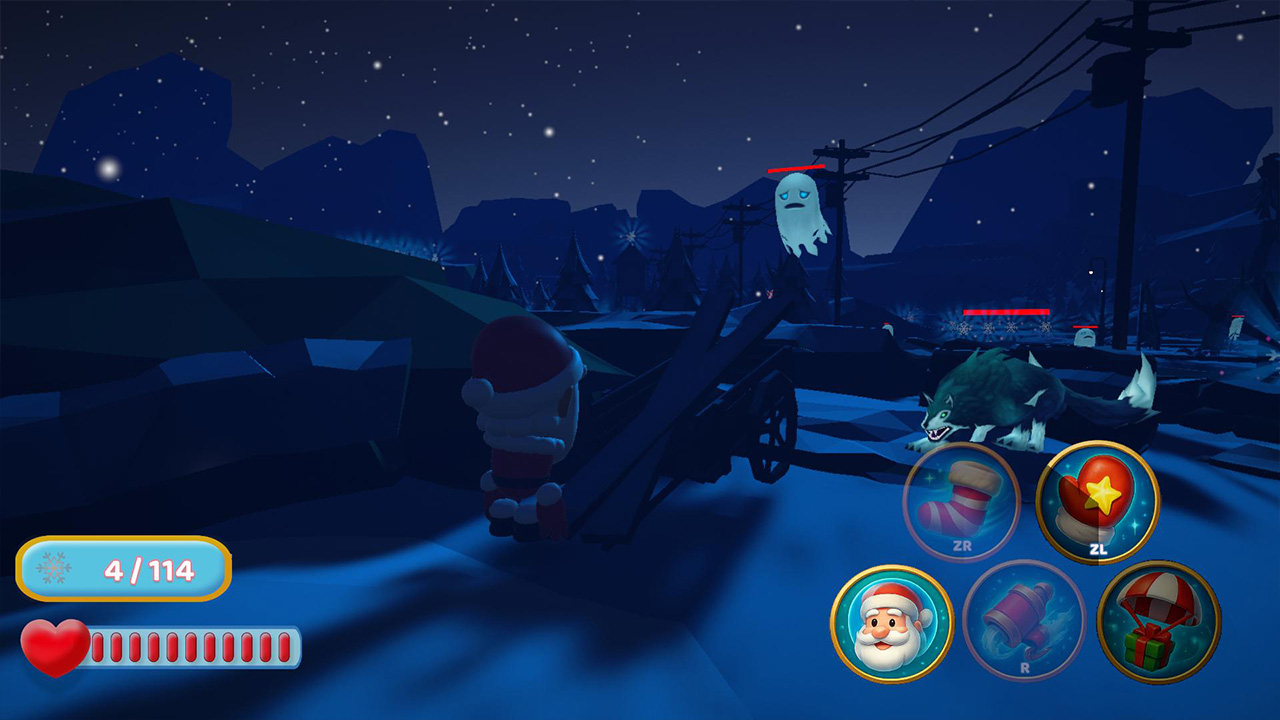
Task: Click the ghost enemy's red health bar
Action: click(795, 166)
